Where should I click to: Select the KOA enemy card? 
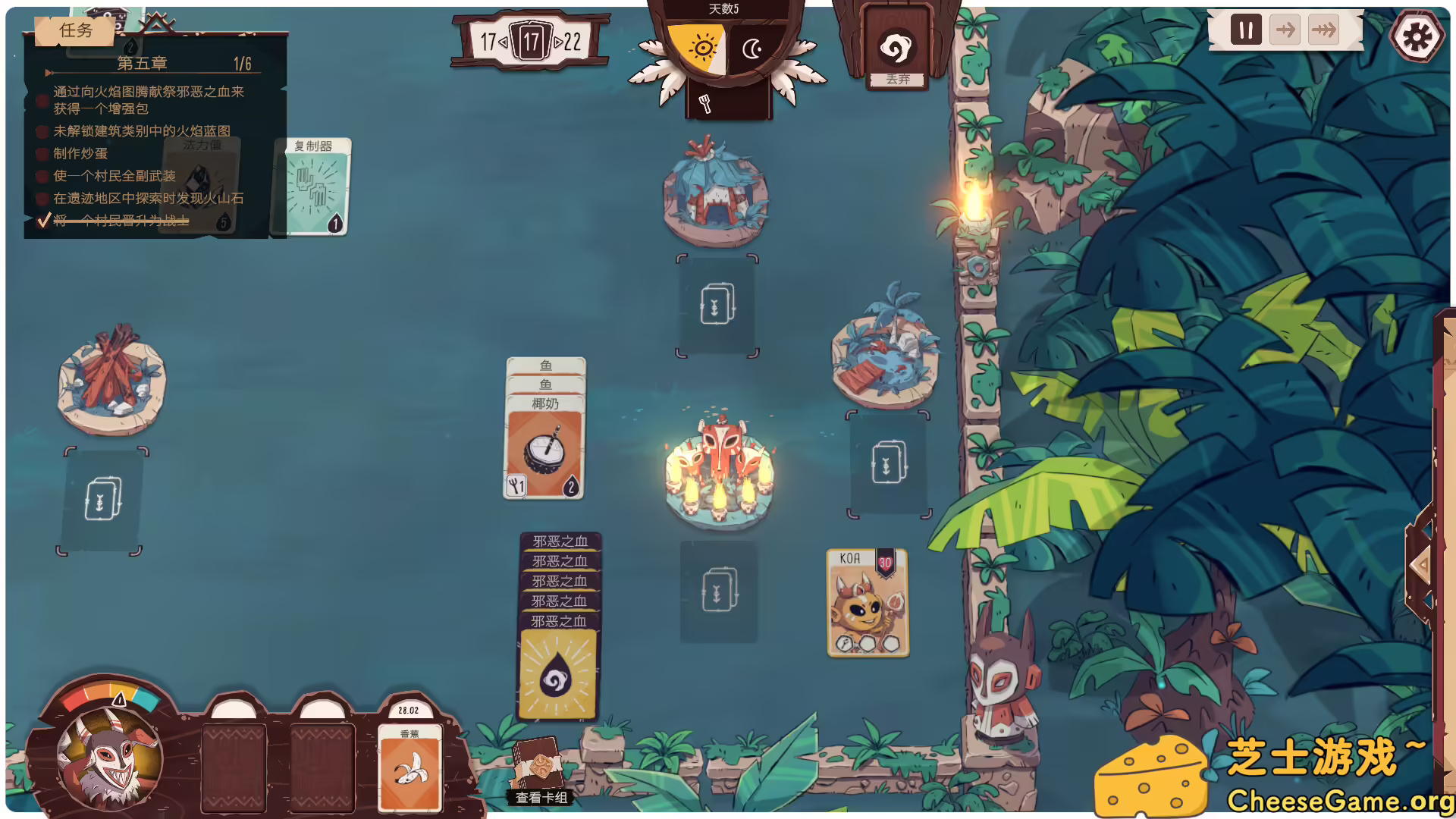point(868,601)
